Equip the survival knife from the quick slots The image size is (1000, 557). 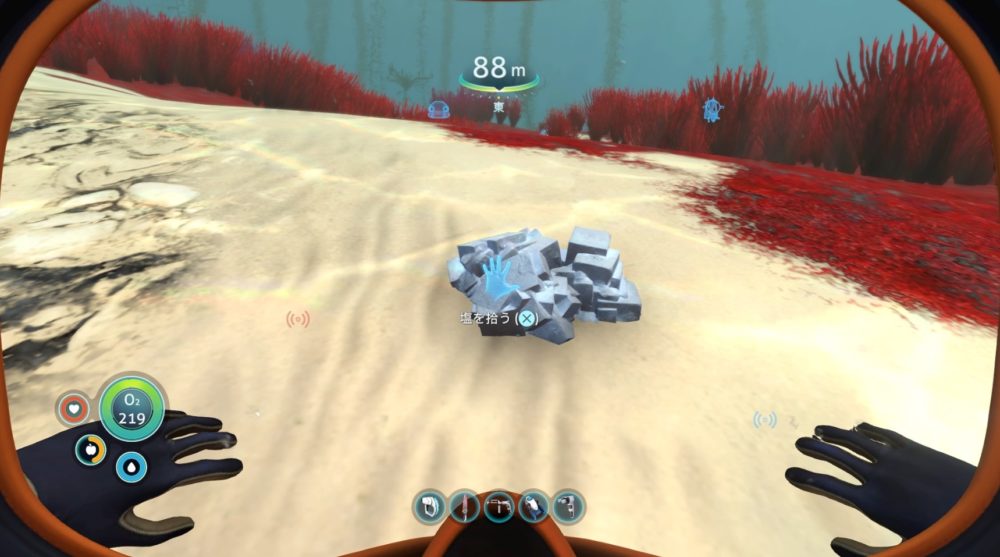464,506
